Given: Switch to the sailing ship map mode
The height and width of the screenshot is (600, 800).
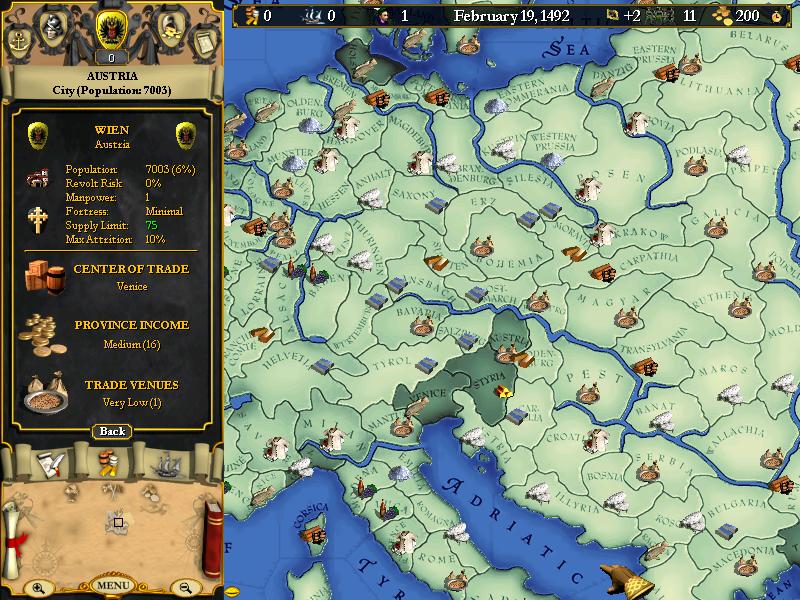Looking at the screenshot, I should point(166,463).
